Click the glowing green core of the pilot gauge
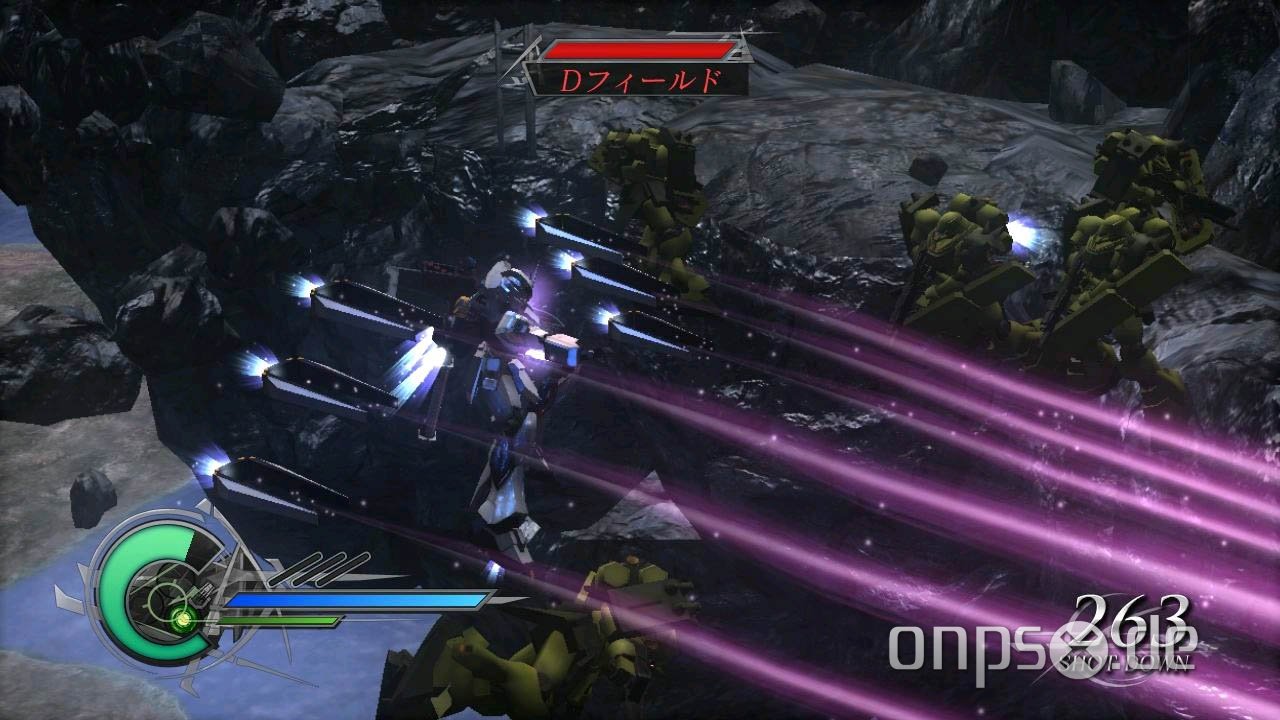This screenshot has width=1280, height=720. (183, 618)
